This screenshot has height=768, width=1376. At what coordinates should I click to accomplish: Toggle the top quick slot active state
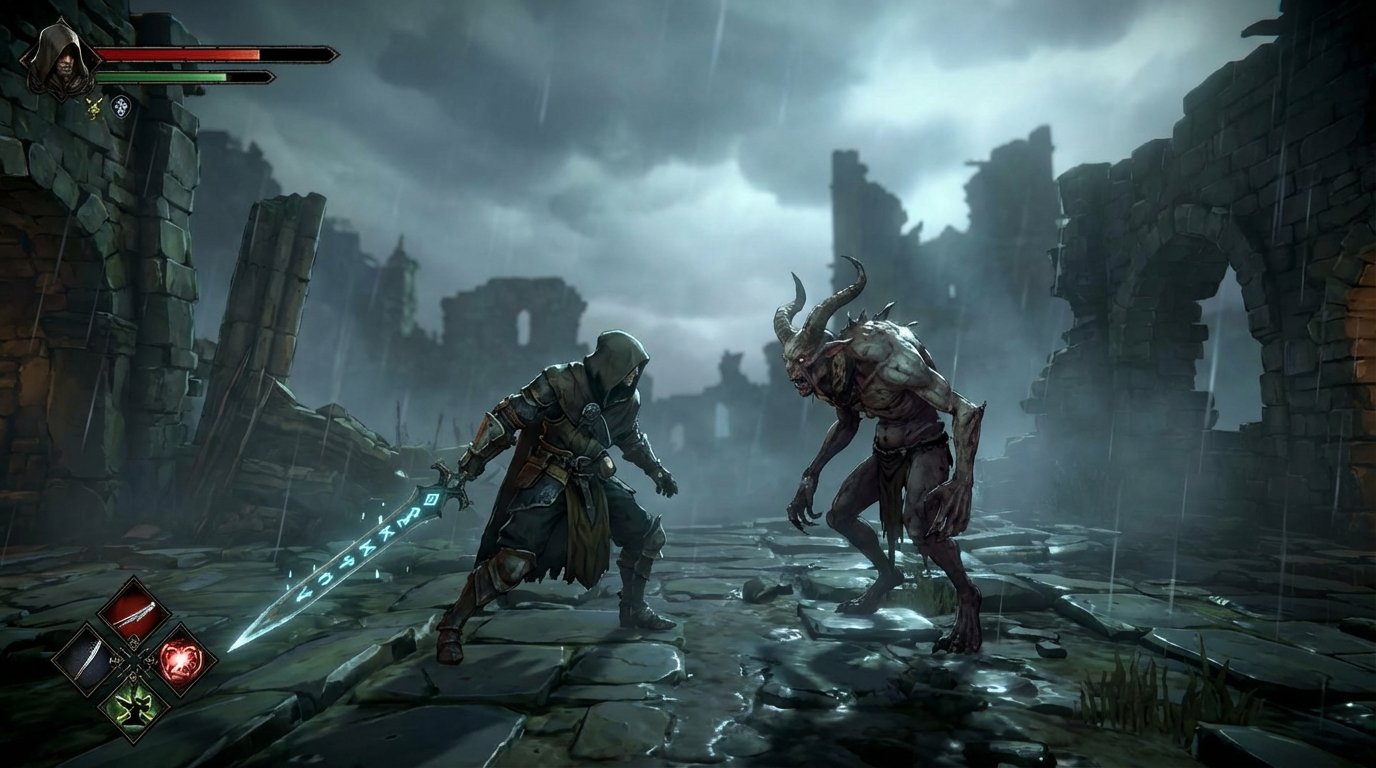click(133, 612)
